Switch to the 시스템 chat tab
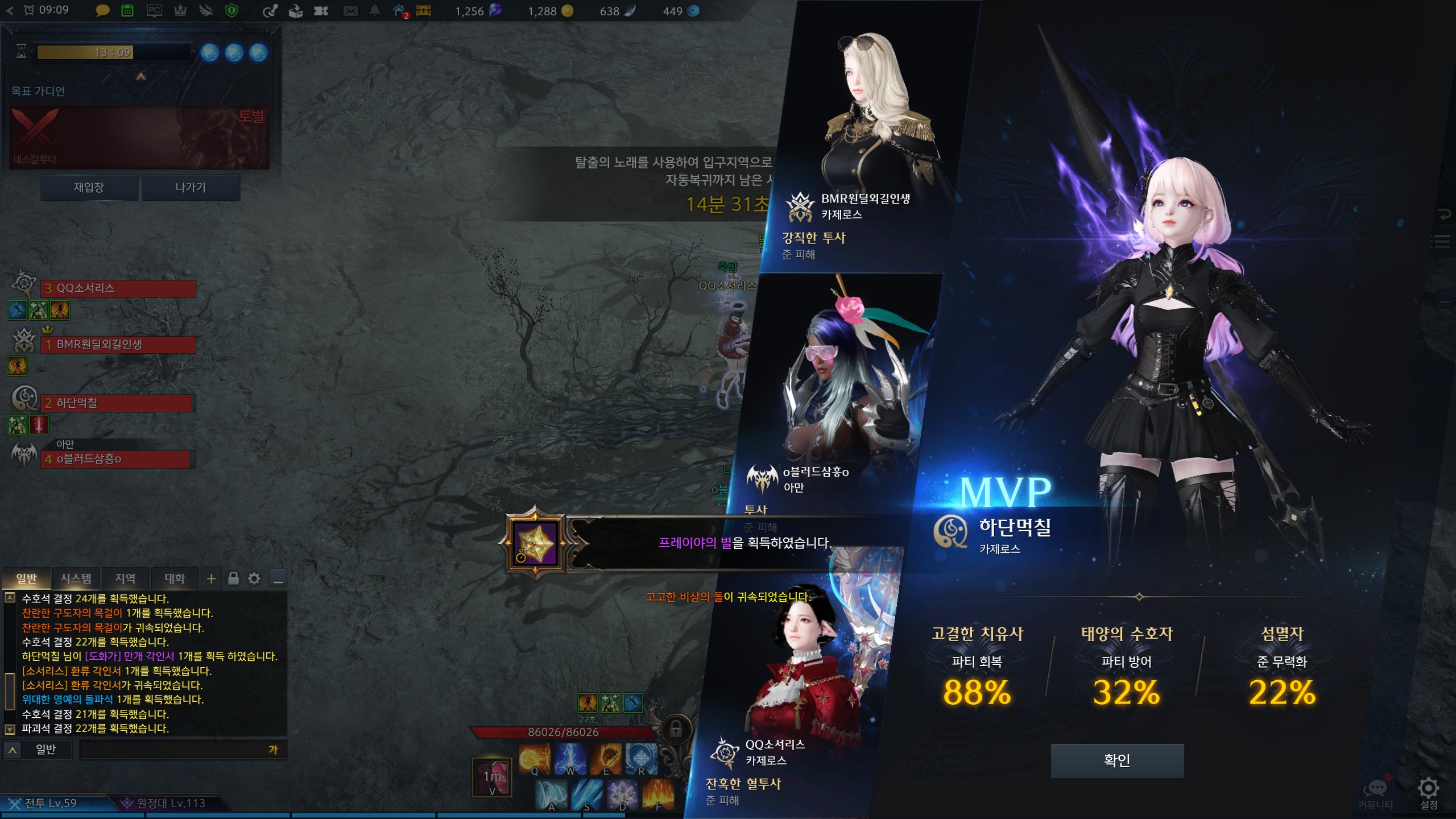This screenshot has height=819, width=1456. (76, 578)
